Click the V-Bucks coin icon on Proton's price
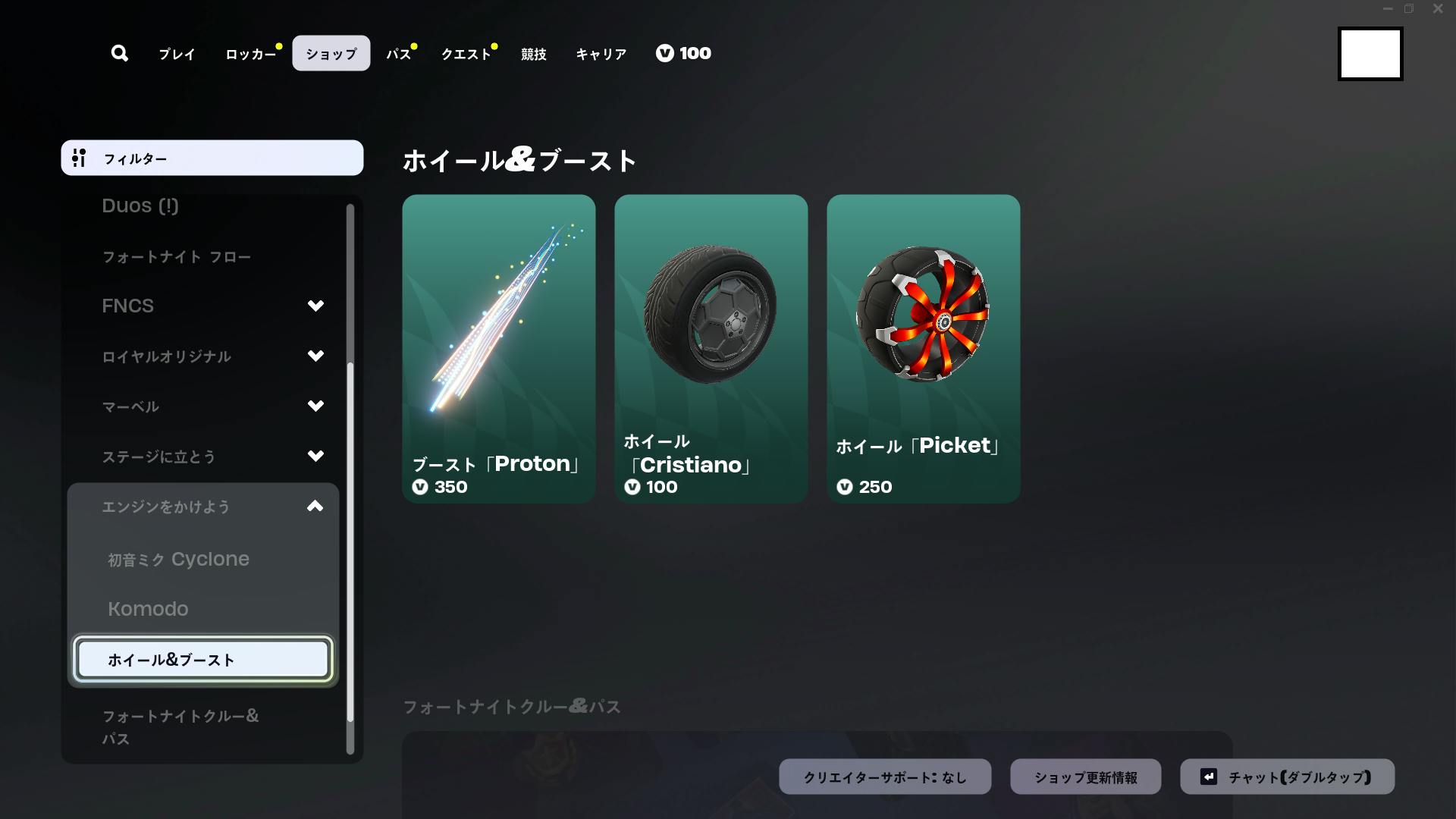The height and width of the screenshot is (819, 1456). tap(420, 488)
